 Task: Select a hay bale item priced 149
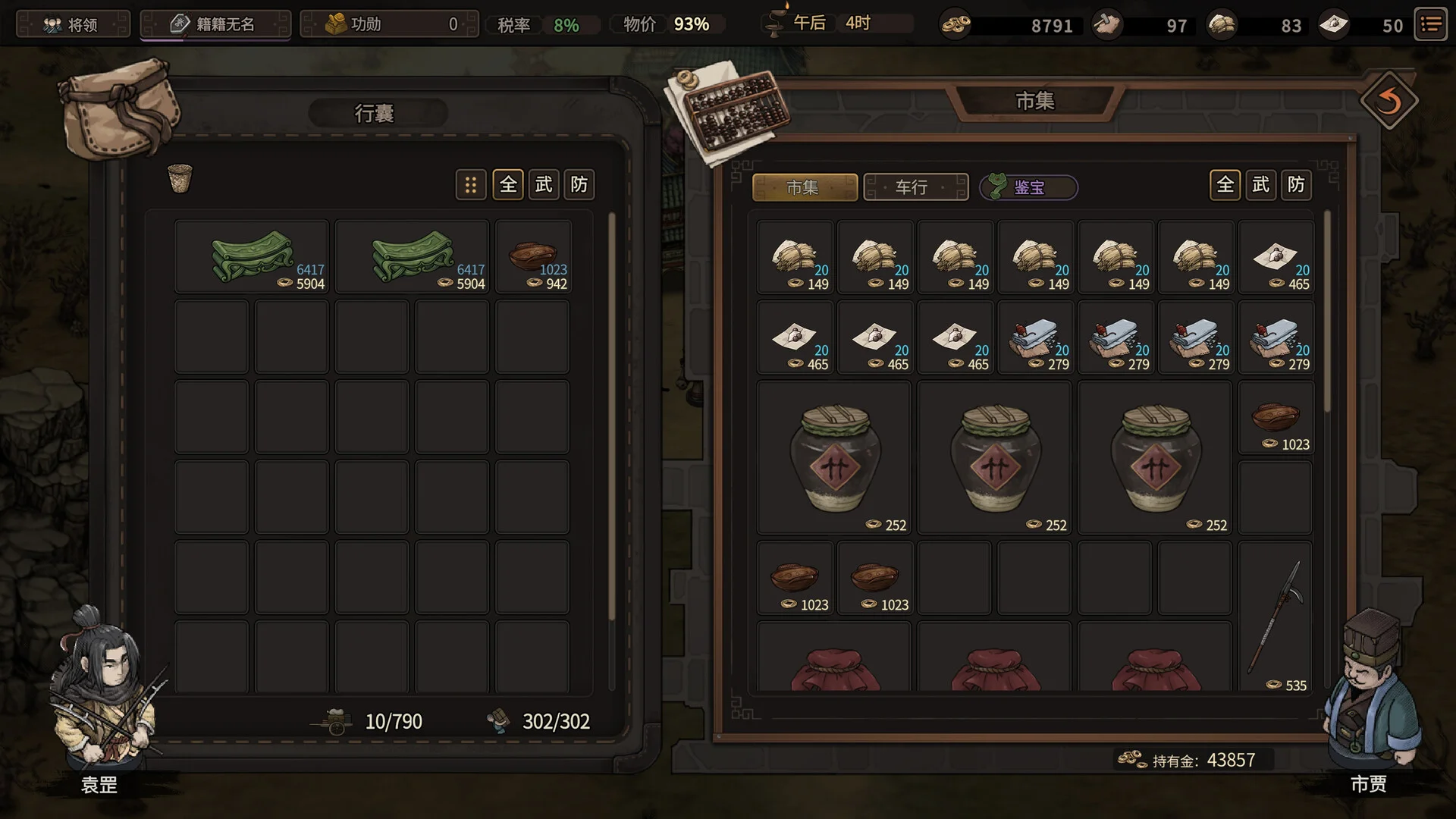[x=795, y=258]
